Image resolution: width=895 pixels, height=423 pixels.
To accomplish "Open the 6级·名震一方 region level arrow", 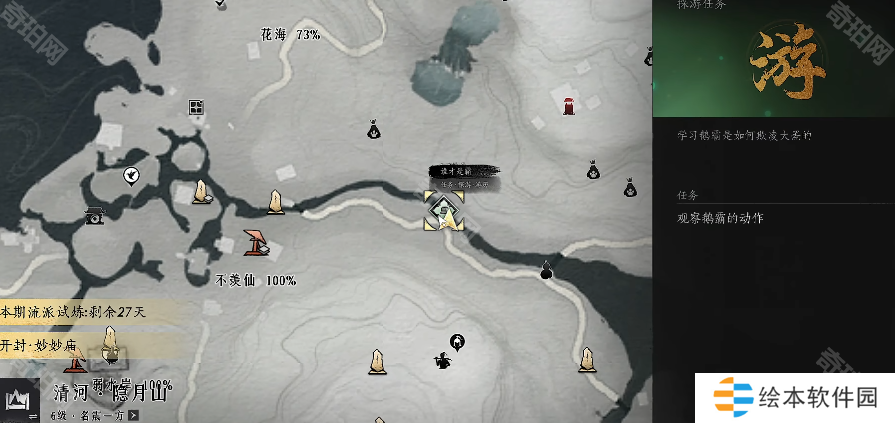I will 133,415.
